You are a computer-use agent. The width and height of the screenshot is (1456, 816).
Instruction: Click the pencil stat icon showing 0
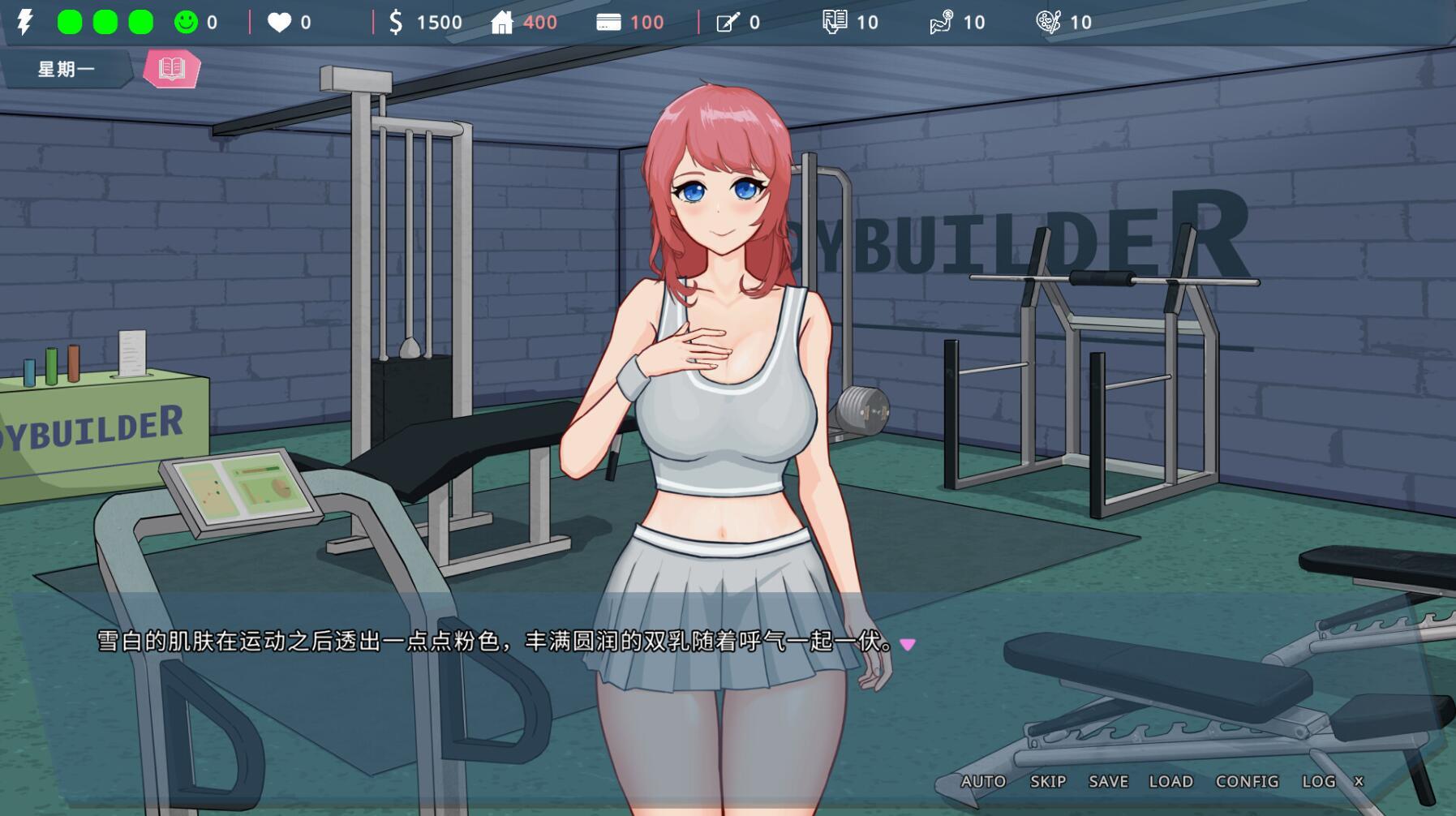coord(724,22)
